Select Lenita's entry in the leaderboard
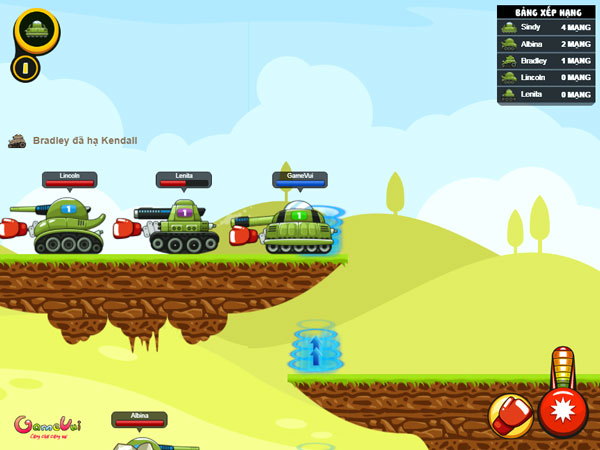The height and width of the screenshot is (450, 600). coord(546,95)
